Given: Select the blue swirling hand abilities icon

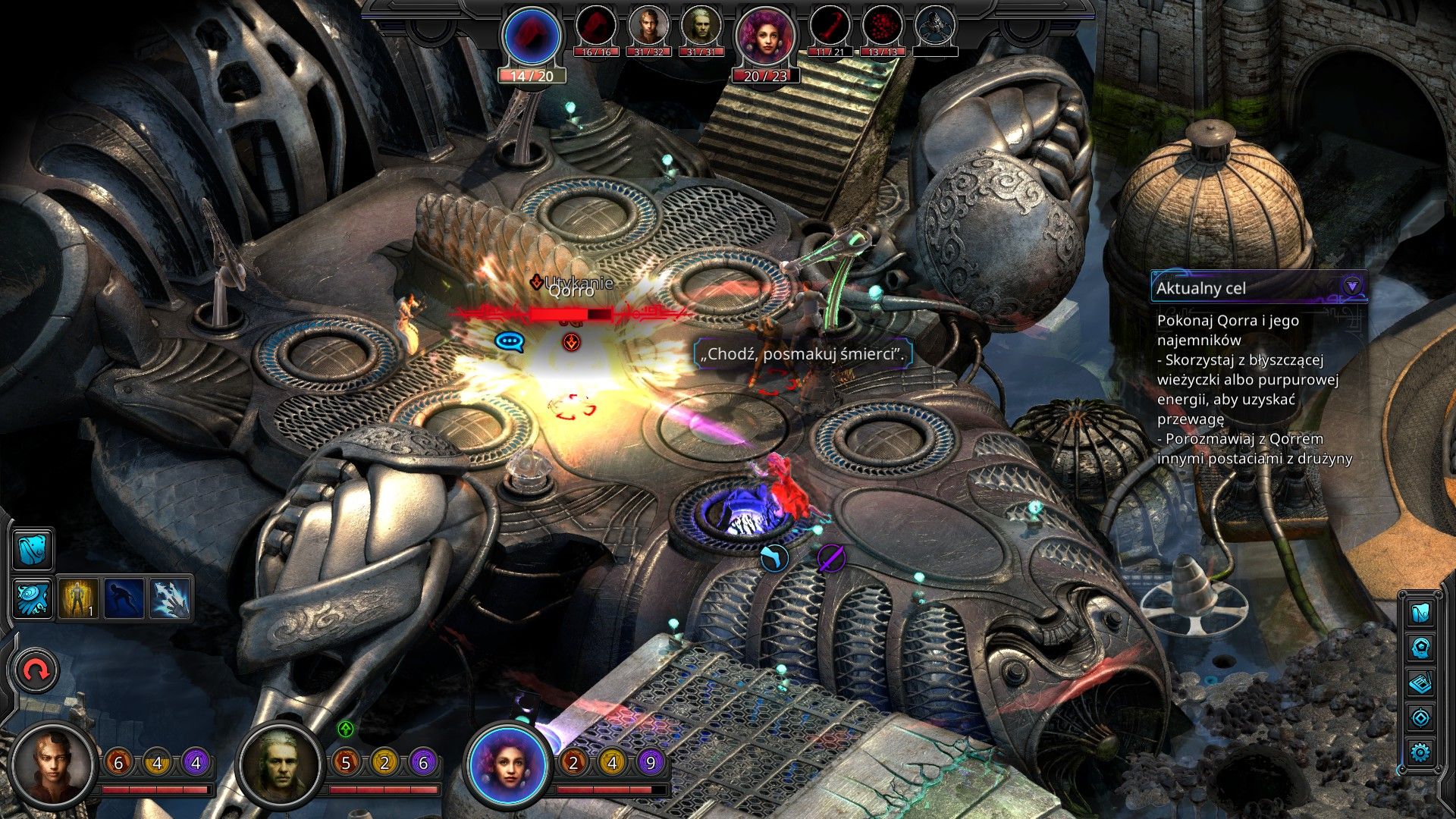Looking at the screenshot, I should point(33,598).
